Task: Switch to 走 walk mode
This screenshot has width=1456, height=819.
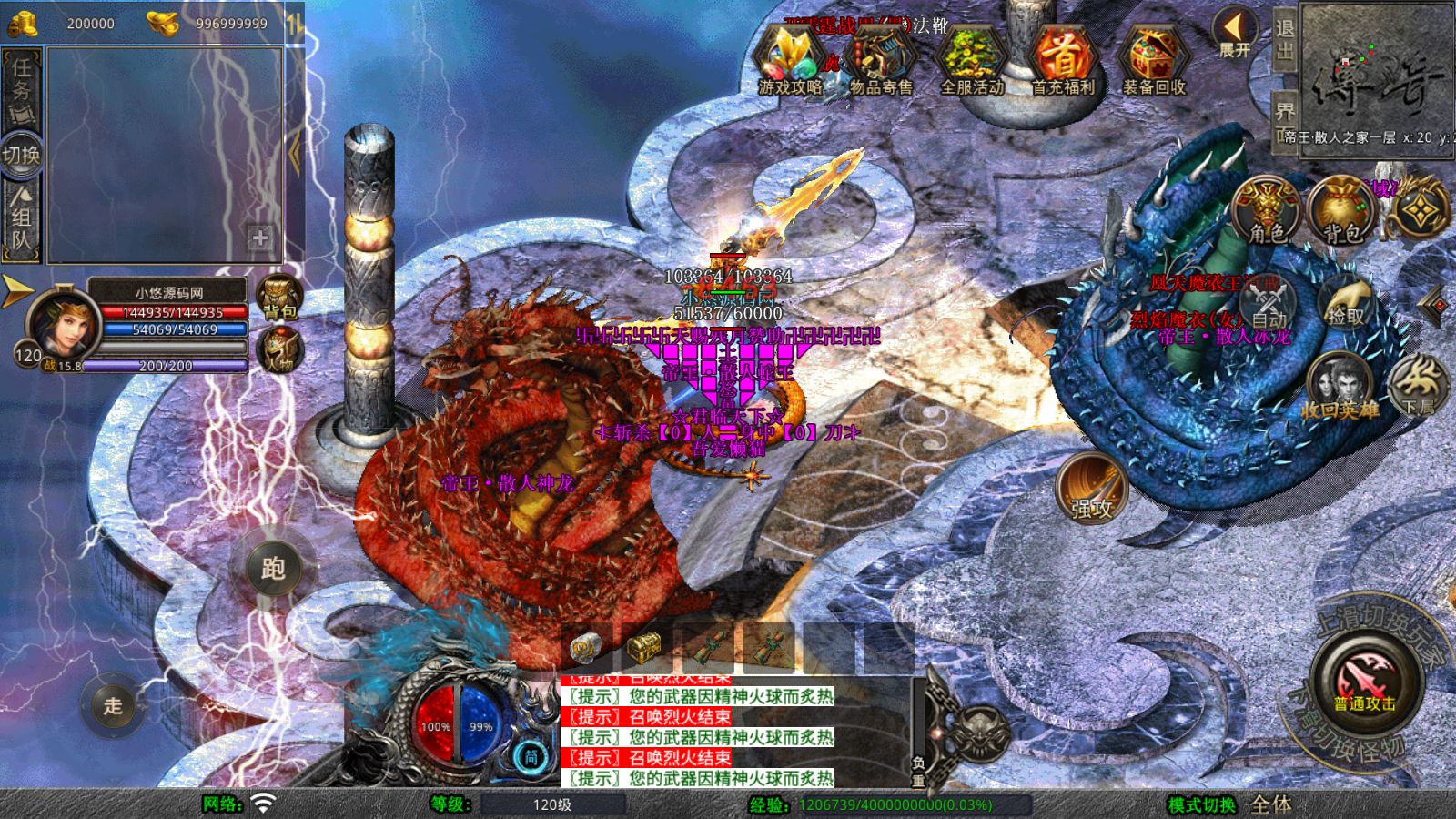Action: coord(112,705)
